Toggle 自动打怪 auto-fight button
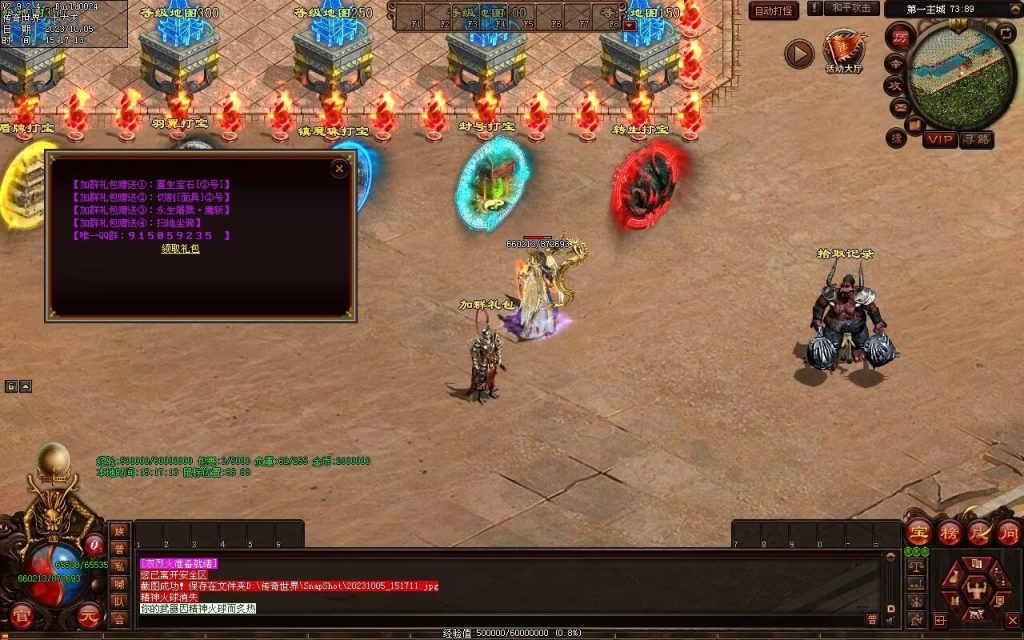Viewport: 1024px width, 640px height. coord(774,10)
